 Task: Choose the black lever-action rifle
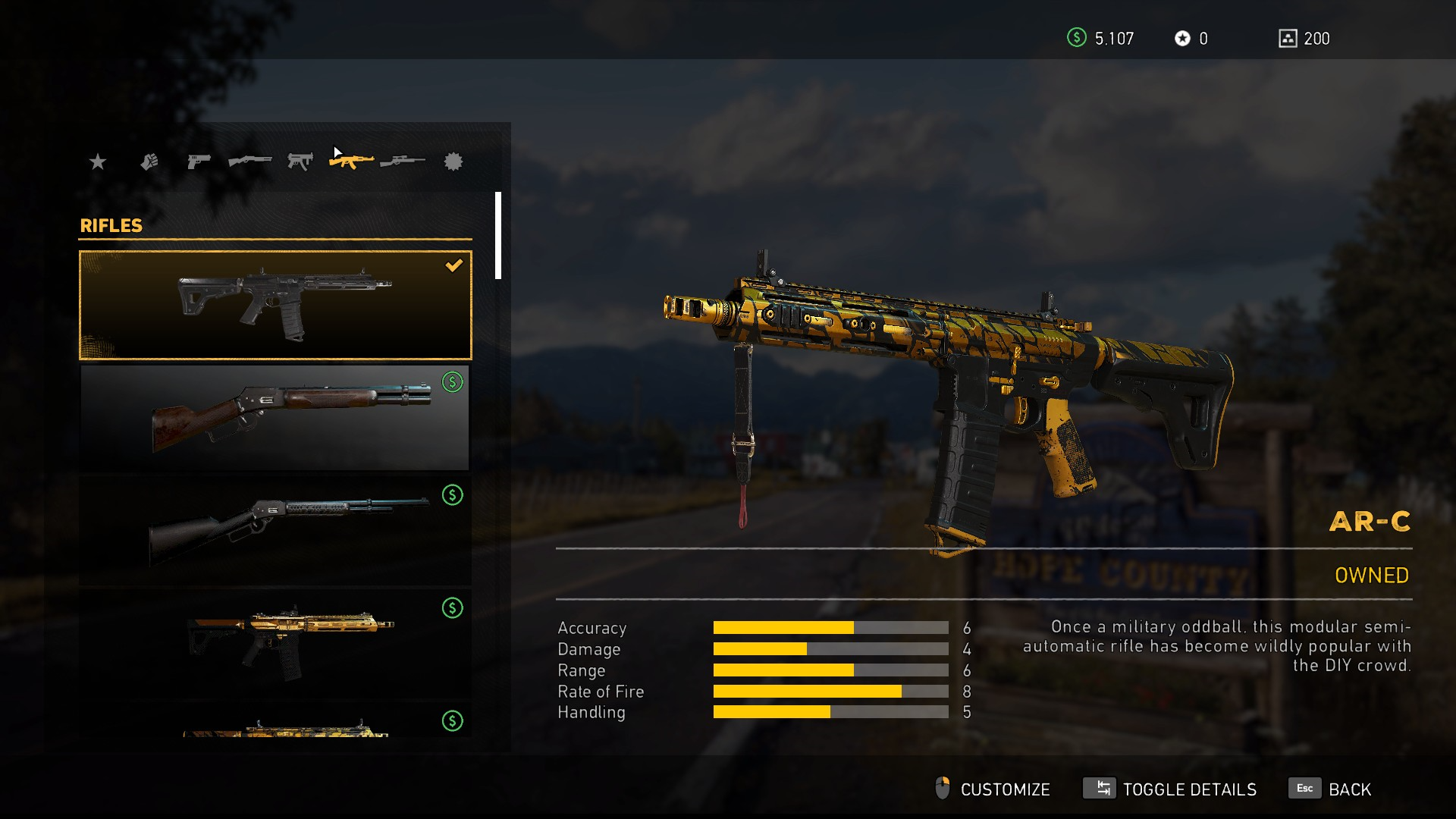pos(275,530)
